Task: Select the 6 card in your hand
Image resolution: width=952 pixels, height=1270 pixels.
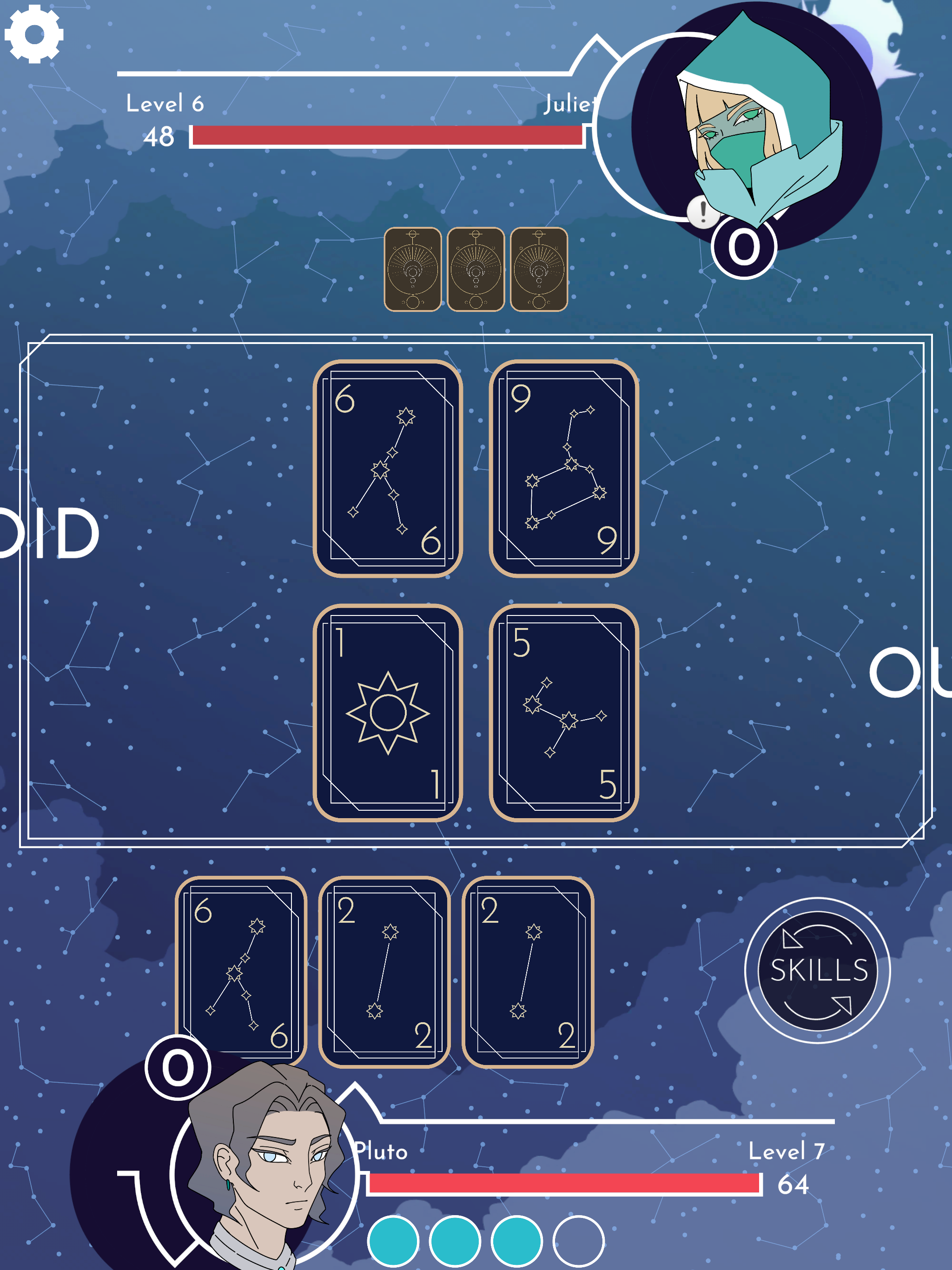Action: click(x=241, y=971)
